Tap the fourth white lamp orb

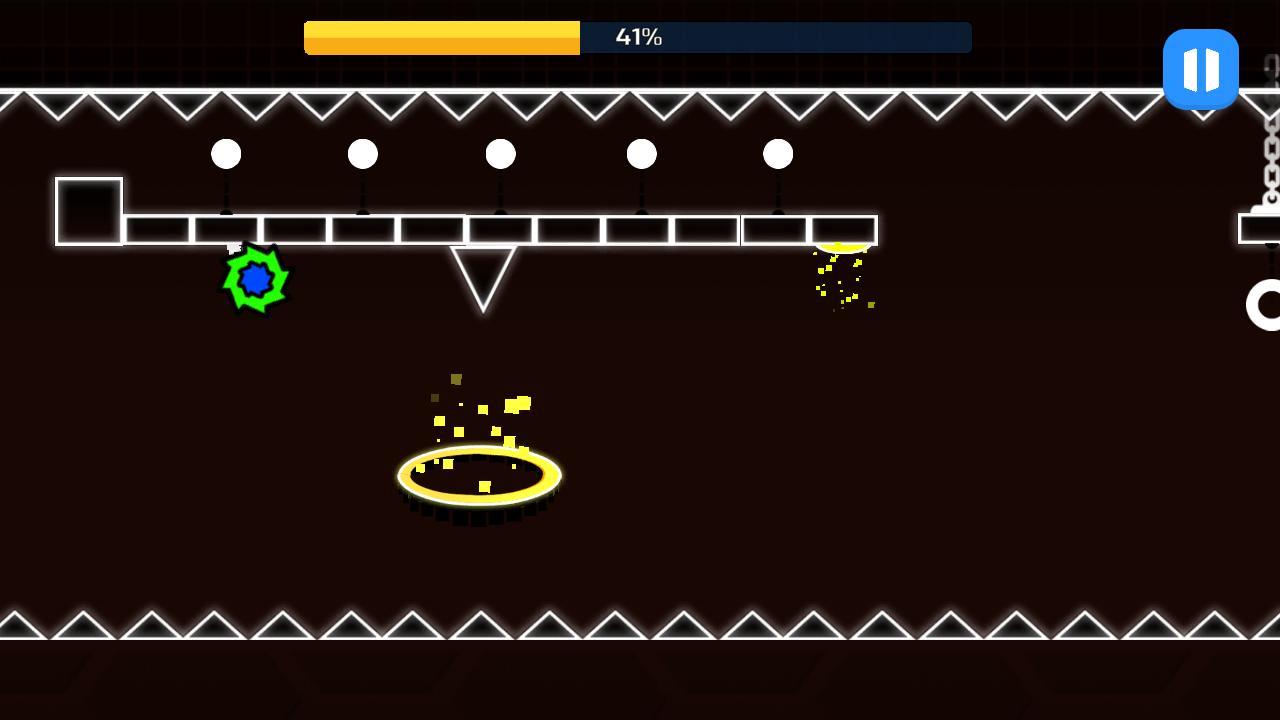[x=640, y=153]
